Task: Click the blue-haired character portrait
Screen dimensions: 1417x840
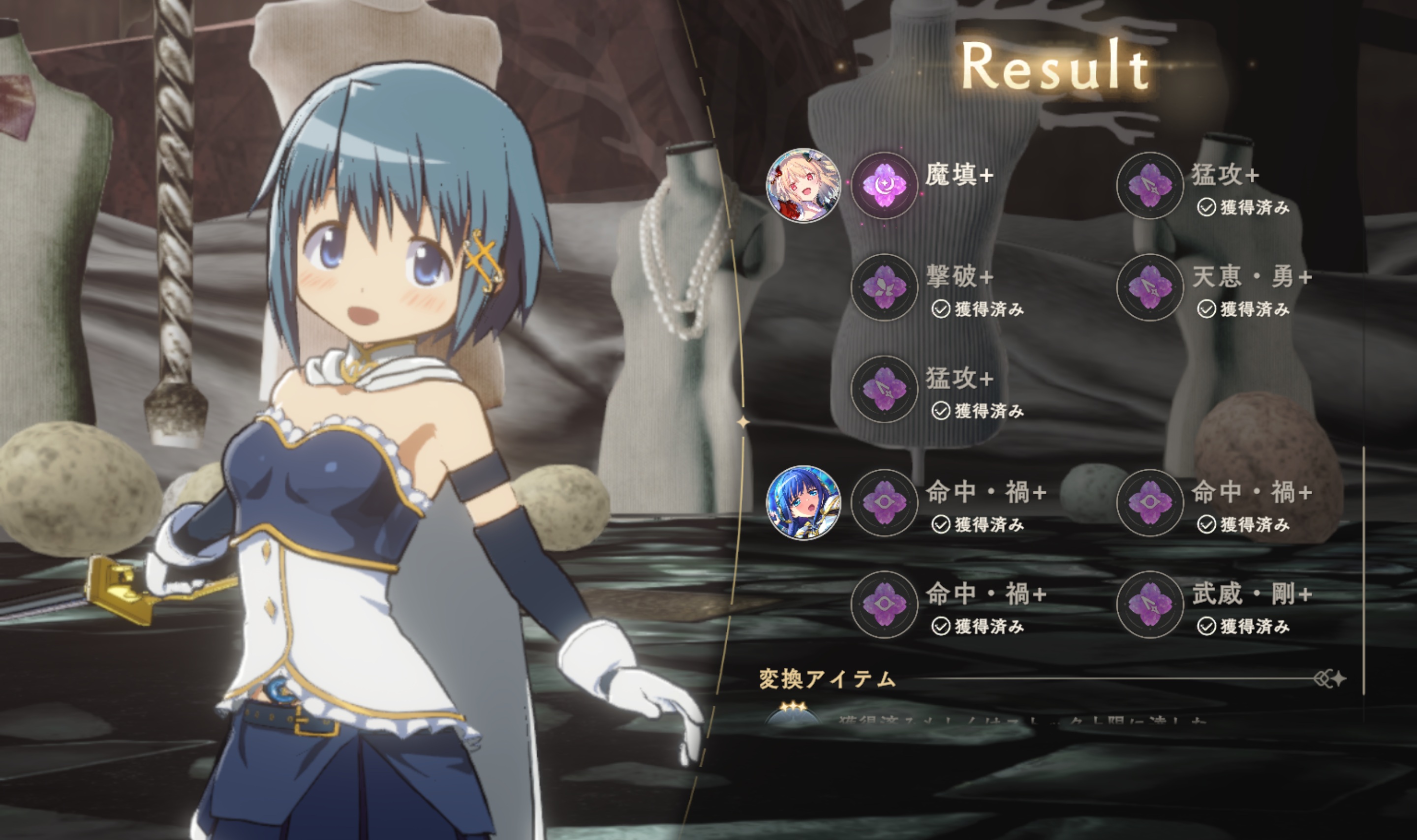Action: [x=803, y=502]
